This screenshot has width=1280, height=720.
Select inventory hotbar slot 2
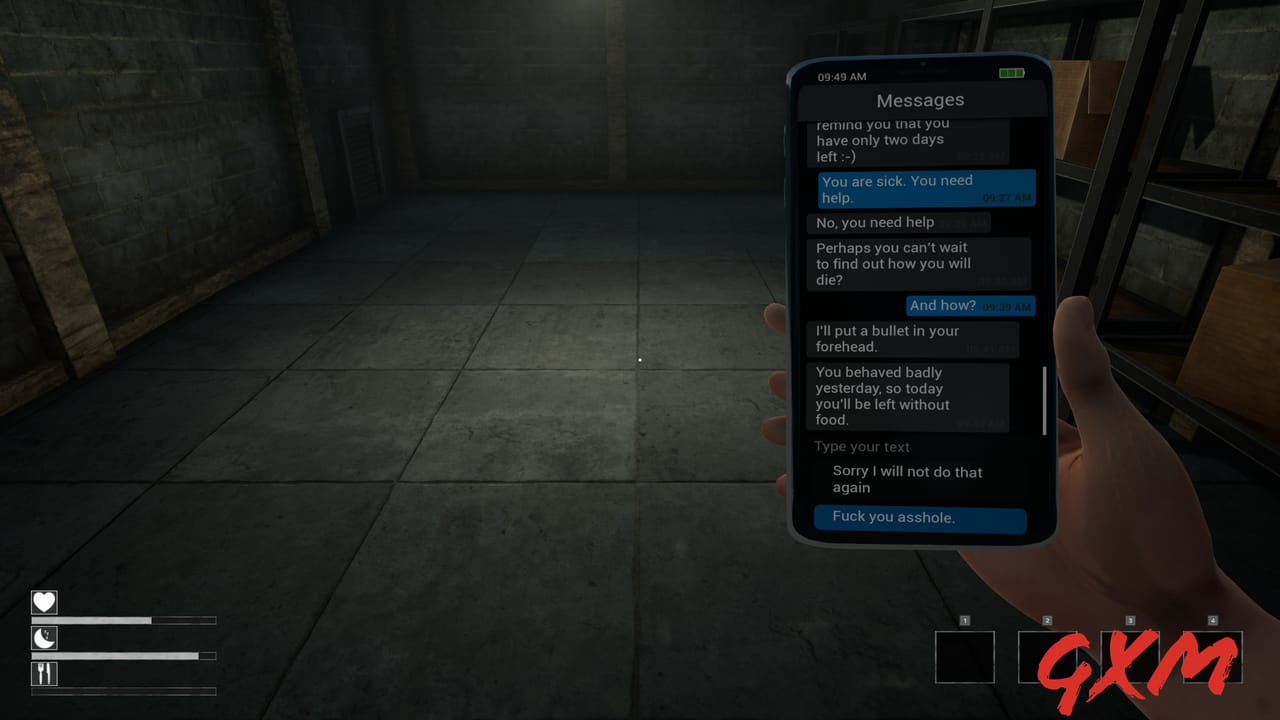[1047, 655]
